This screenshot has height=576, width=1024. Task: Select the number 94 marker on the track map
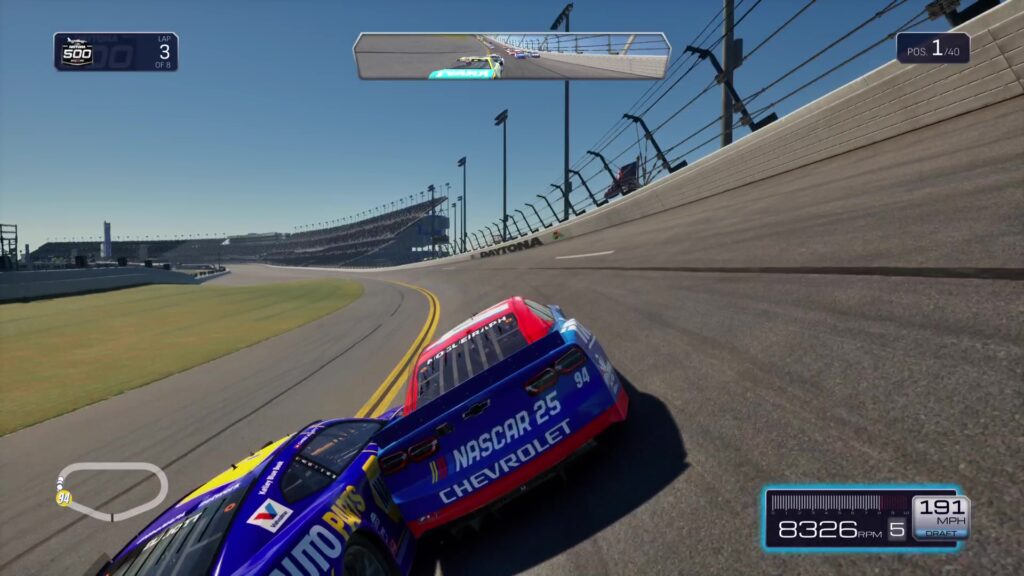[64, 498]
